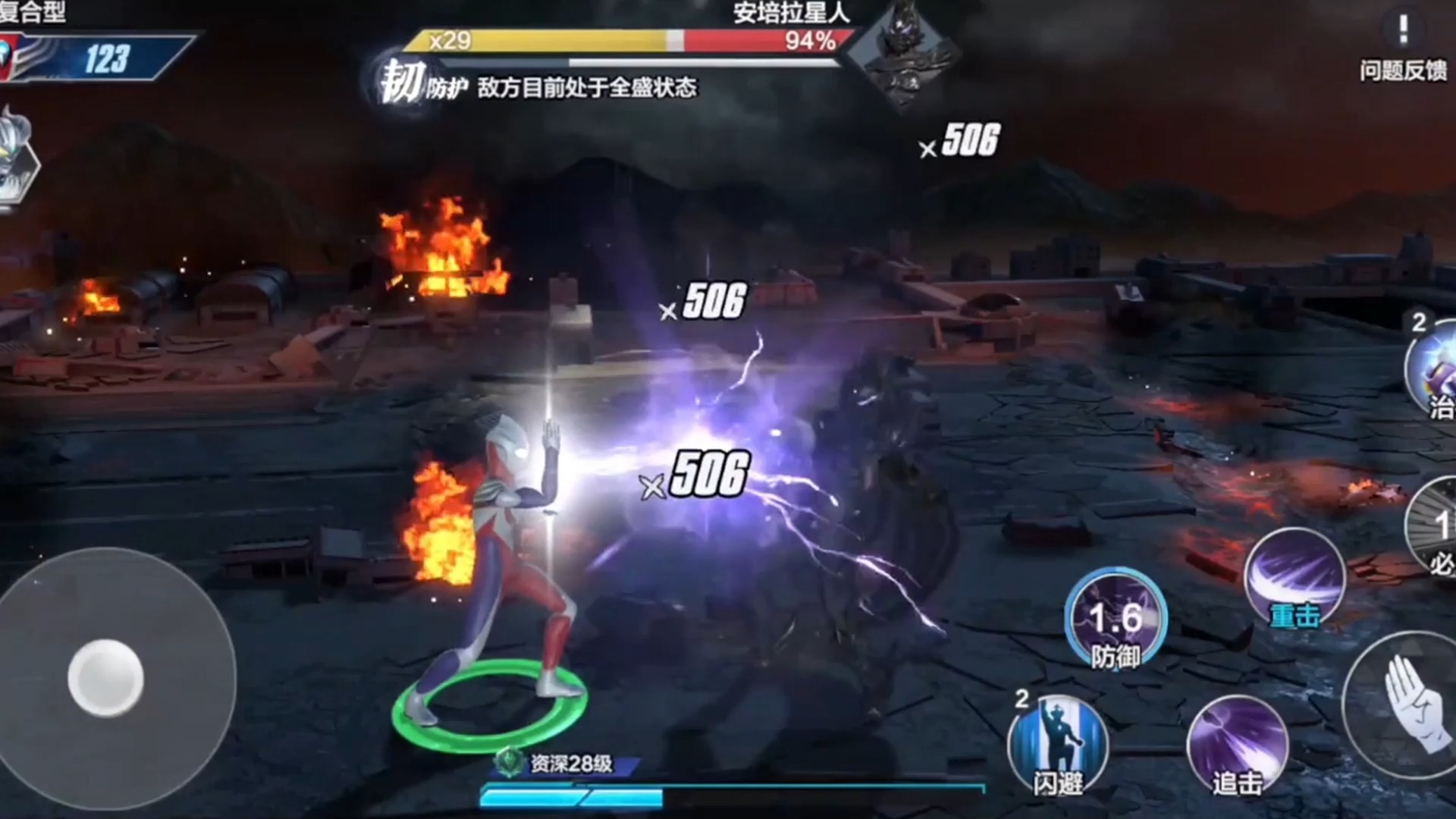Activate the 治 healing skill icon
The image size is (1456, 819).
click(1433, 372)
